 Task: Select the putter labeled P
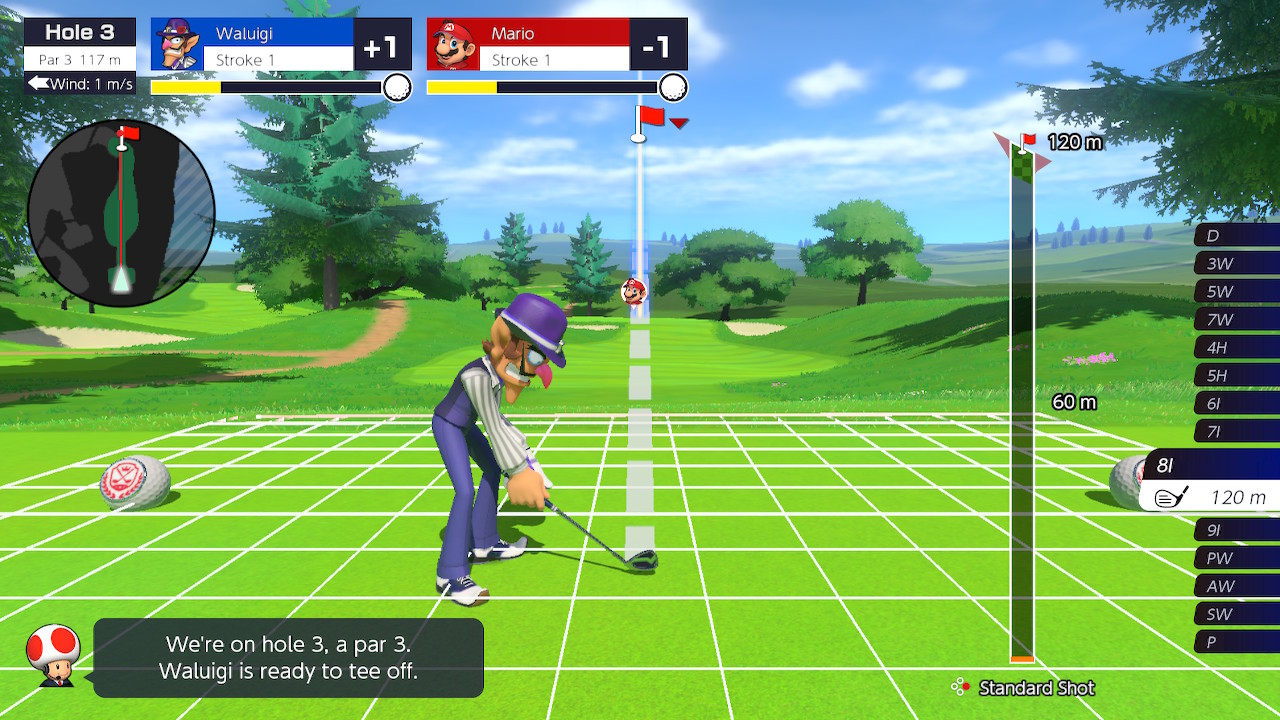click(x=1236, y=642)
